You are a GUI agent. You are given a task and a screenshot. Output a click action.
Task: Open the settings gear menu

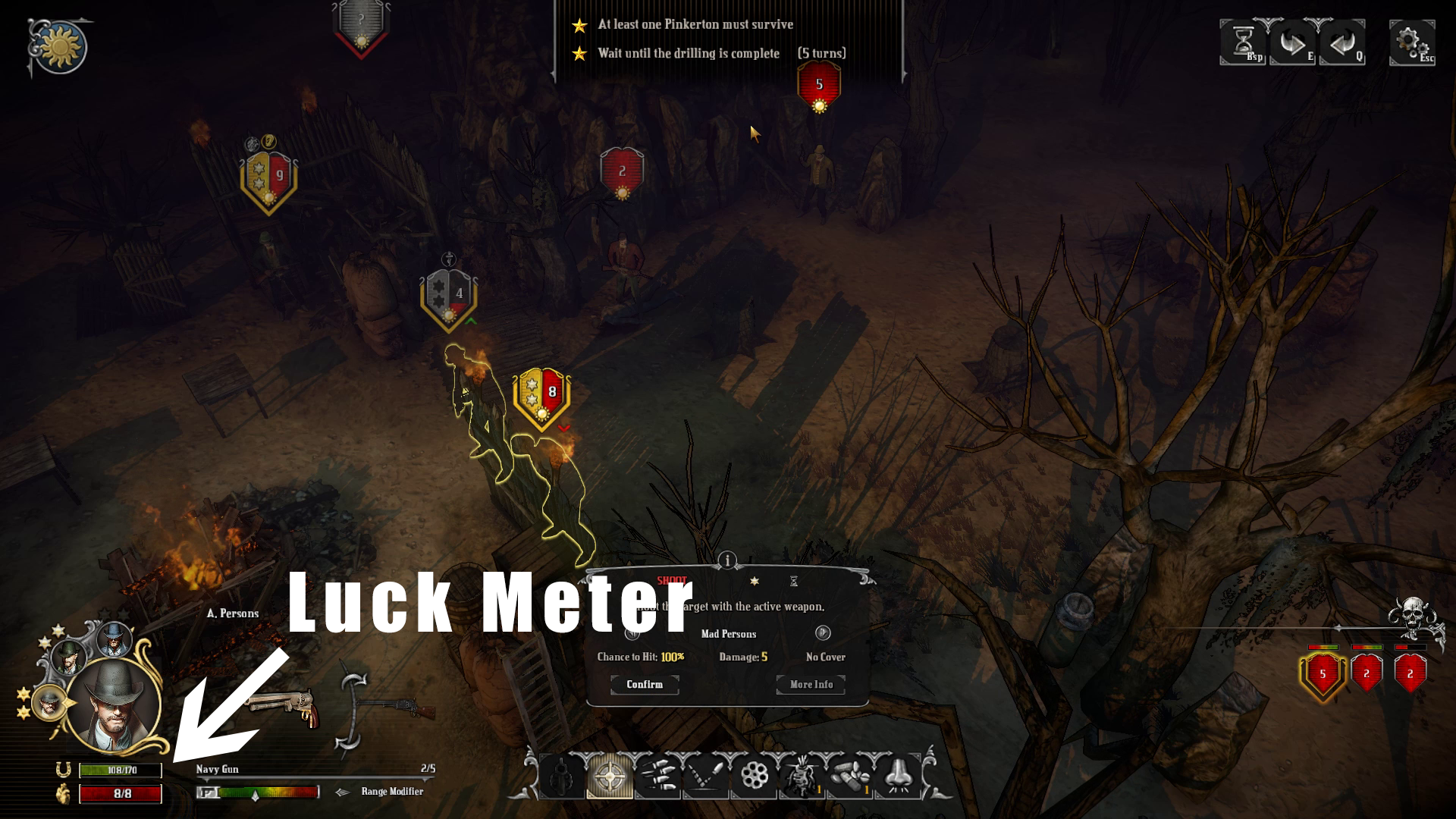pos(1410,42)
